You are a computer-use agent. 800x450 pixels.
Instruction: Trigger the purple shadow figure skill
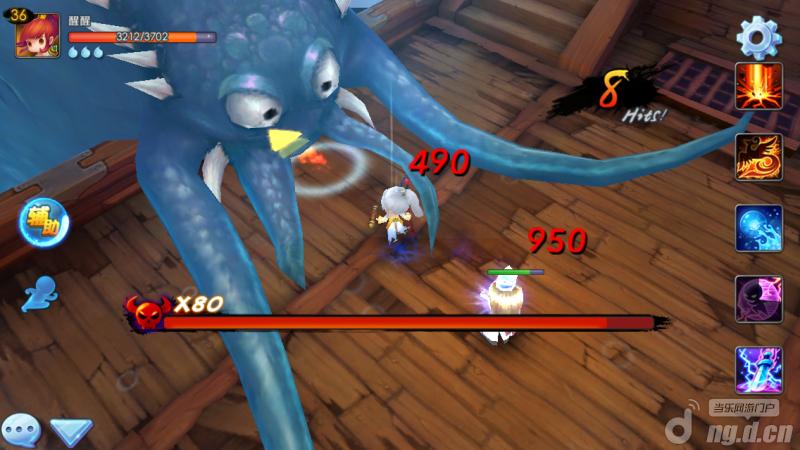click(x=758, y=299)
